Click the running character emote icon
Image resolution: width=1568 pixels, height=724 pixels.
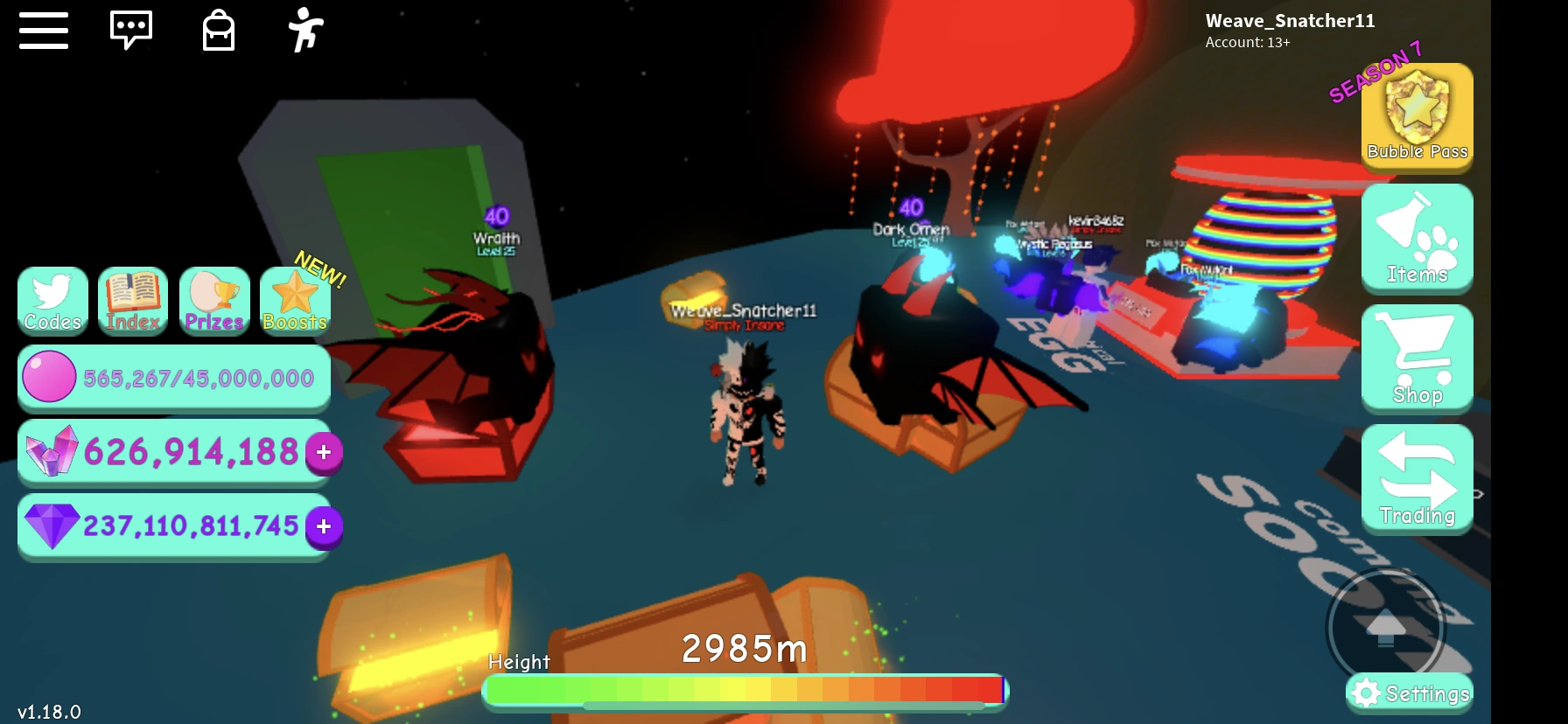[305, 29]
